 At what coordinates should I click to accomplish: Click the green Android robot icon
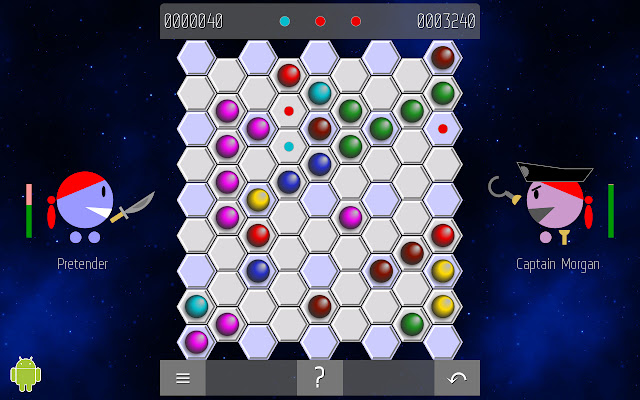coord(25,373)
